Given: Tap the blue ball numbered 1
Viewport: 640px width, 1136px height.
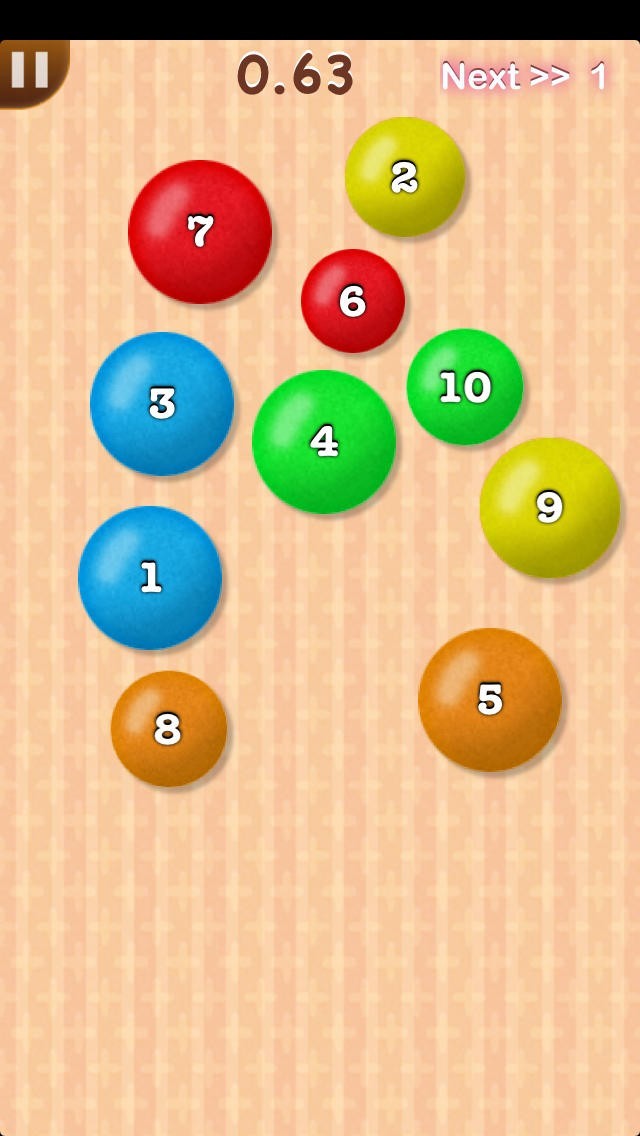Looking at the screenshot, I should coord(150,577).
